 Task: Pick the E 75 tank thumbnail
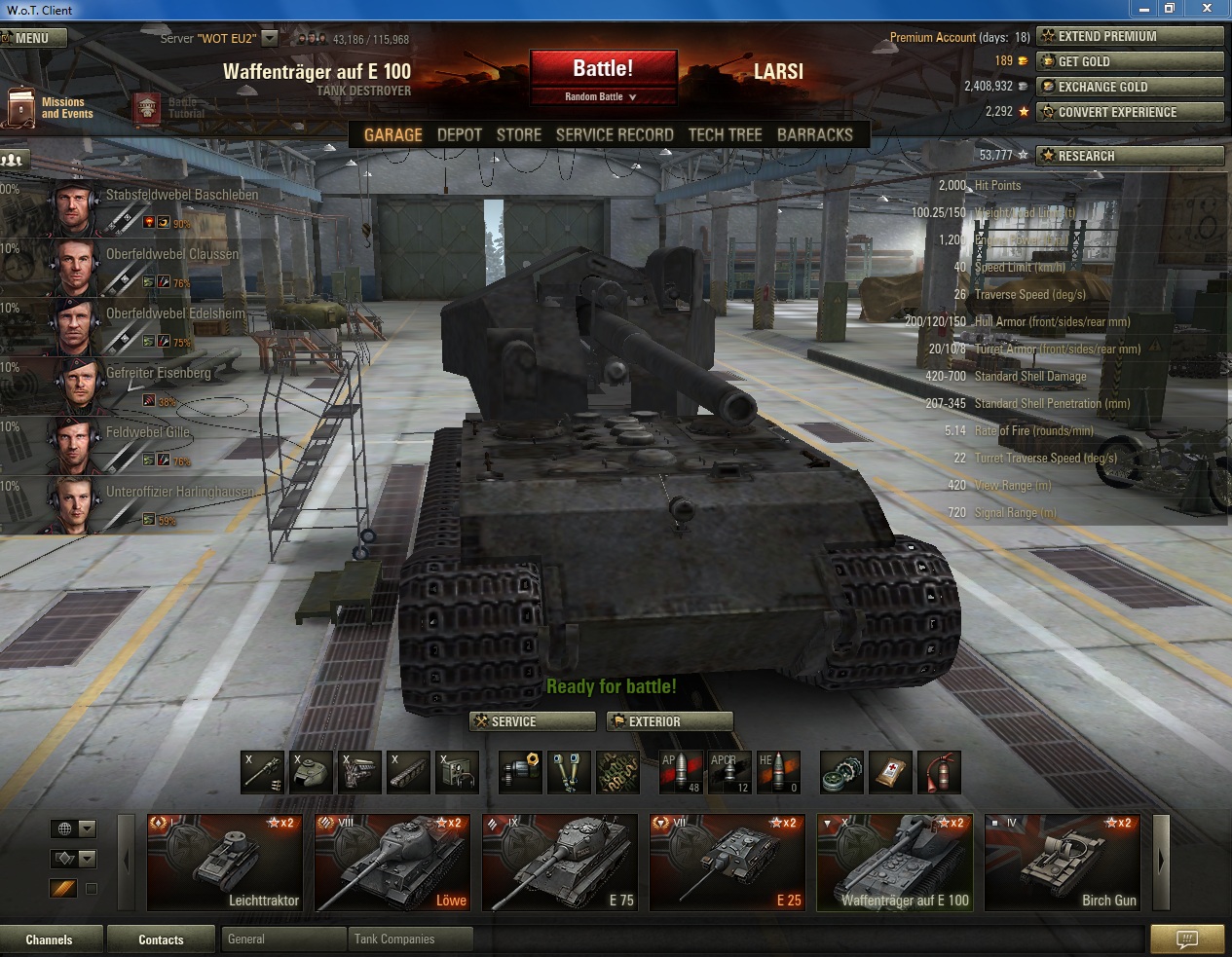tap(560, 864)
